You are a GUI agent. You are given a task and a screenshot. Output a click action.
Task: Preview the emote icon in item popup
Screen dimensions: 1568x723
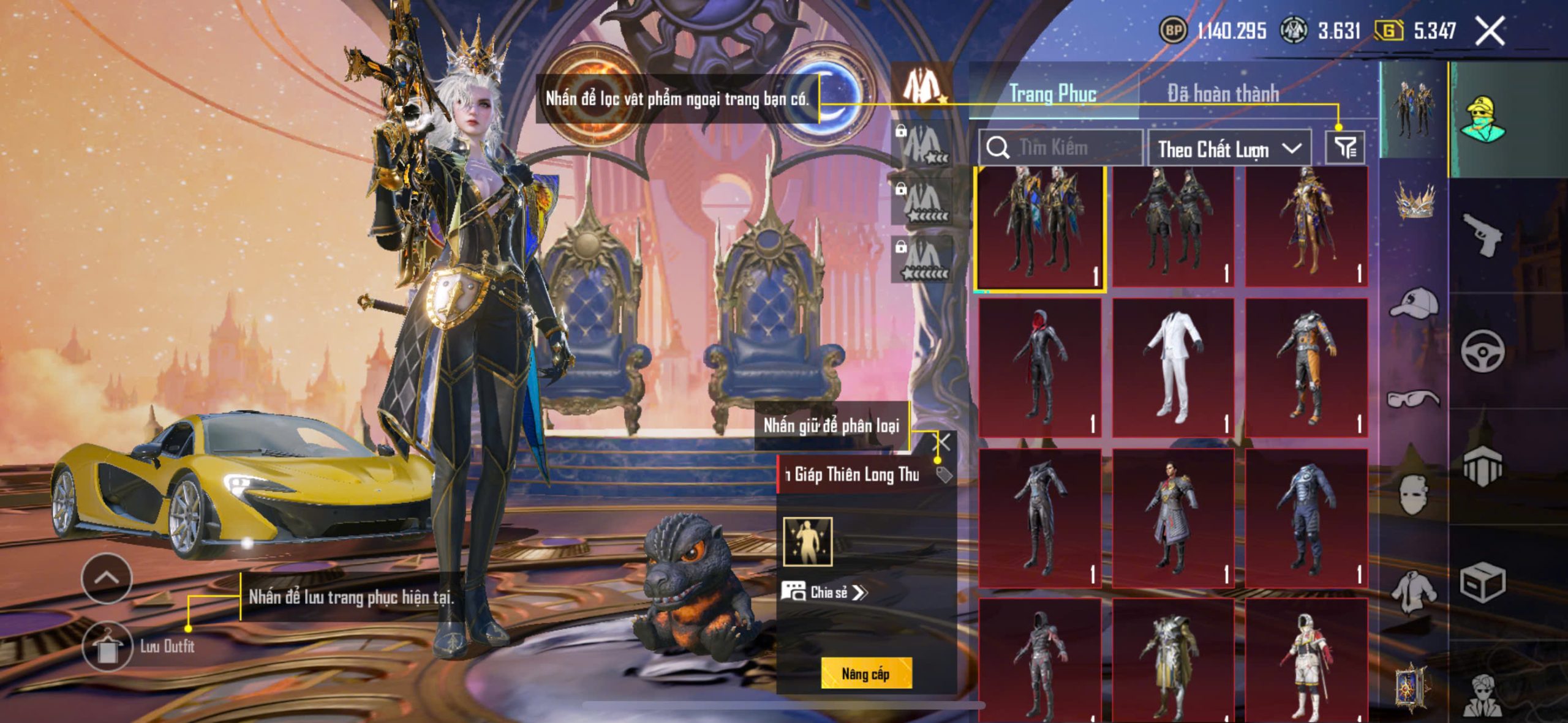point(808,541)
